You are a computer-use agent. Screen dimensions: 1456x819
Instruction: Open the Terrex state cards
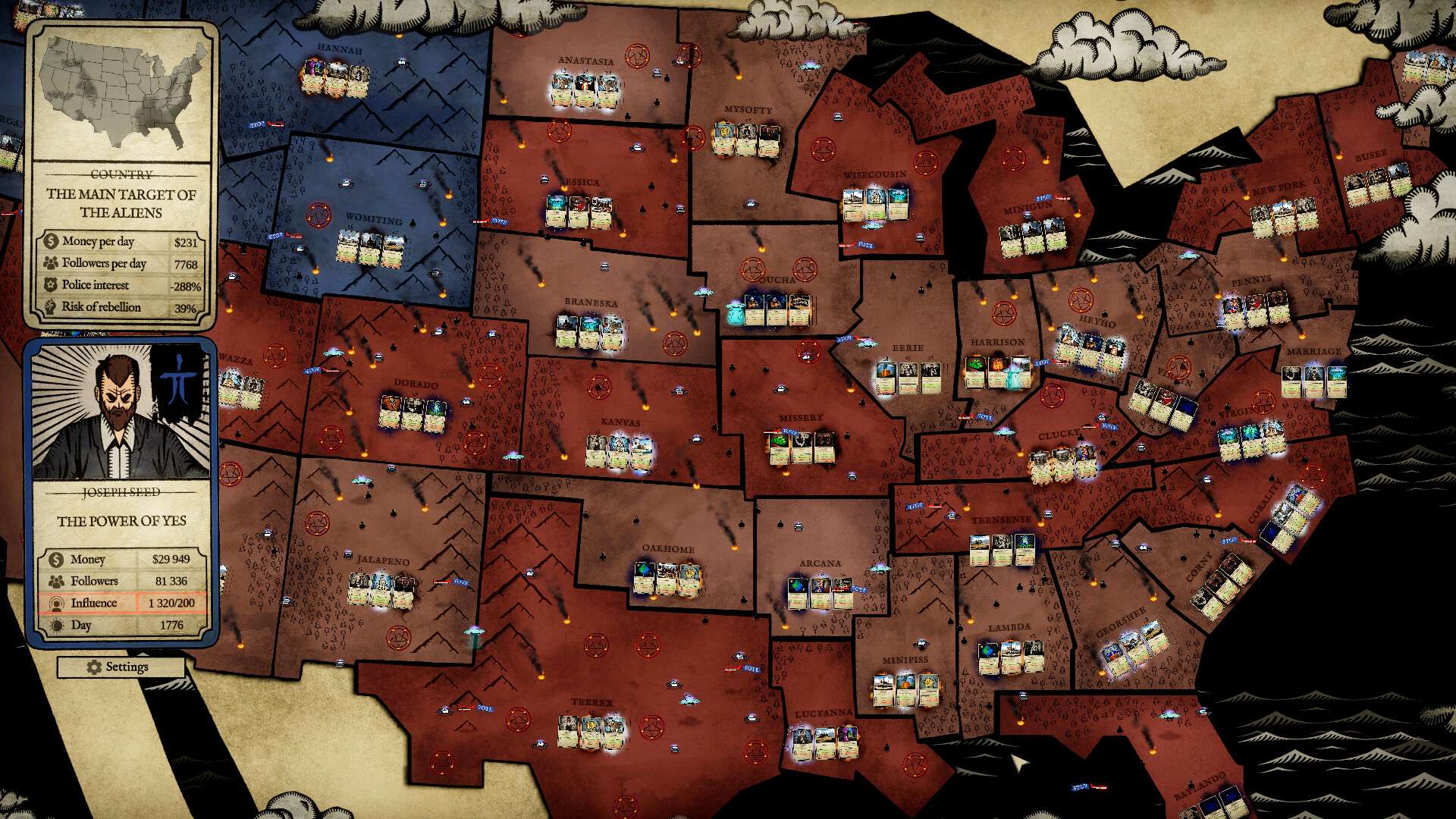tap(590, 731)
